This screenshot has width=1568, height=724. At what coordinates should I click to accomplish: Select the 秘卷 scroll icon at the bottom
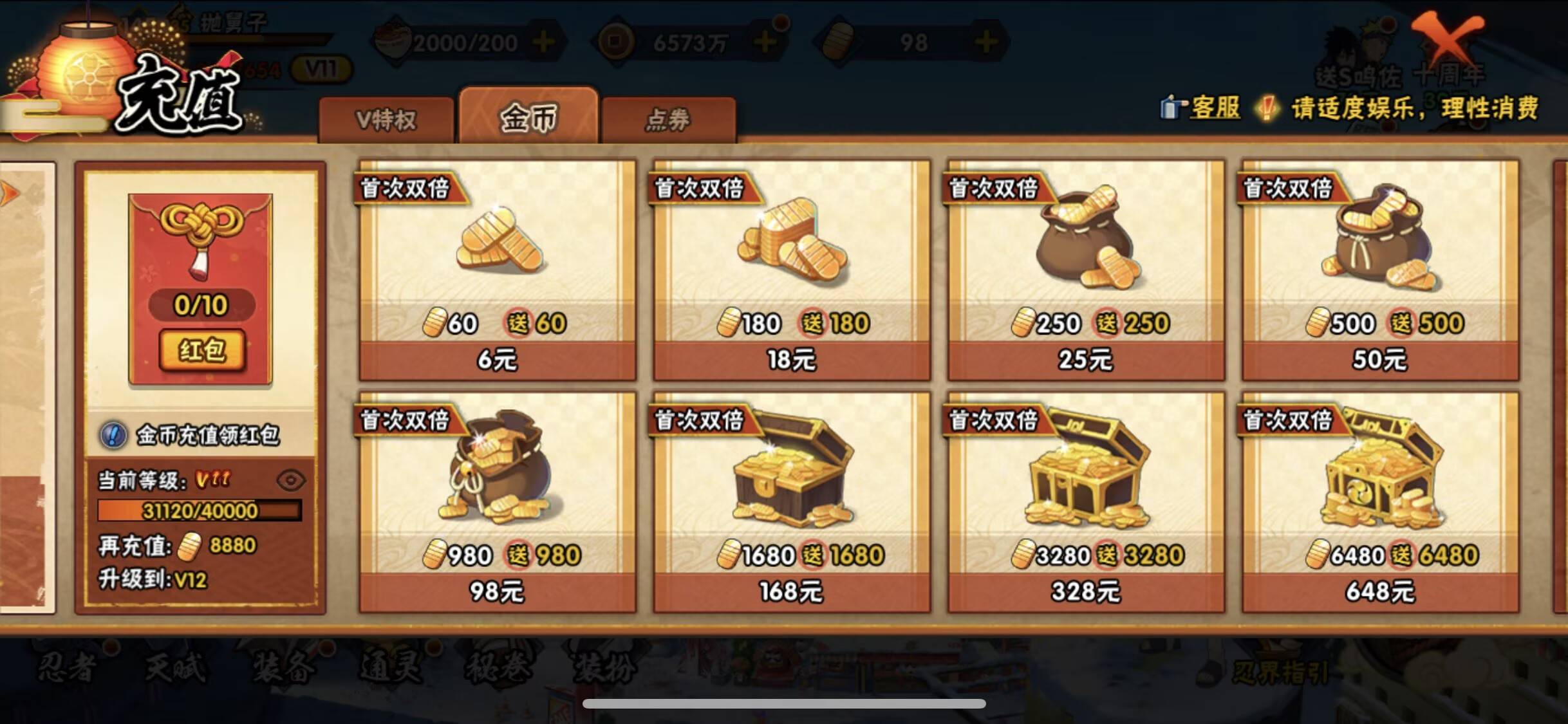[499, 668]
